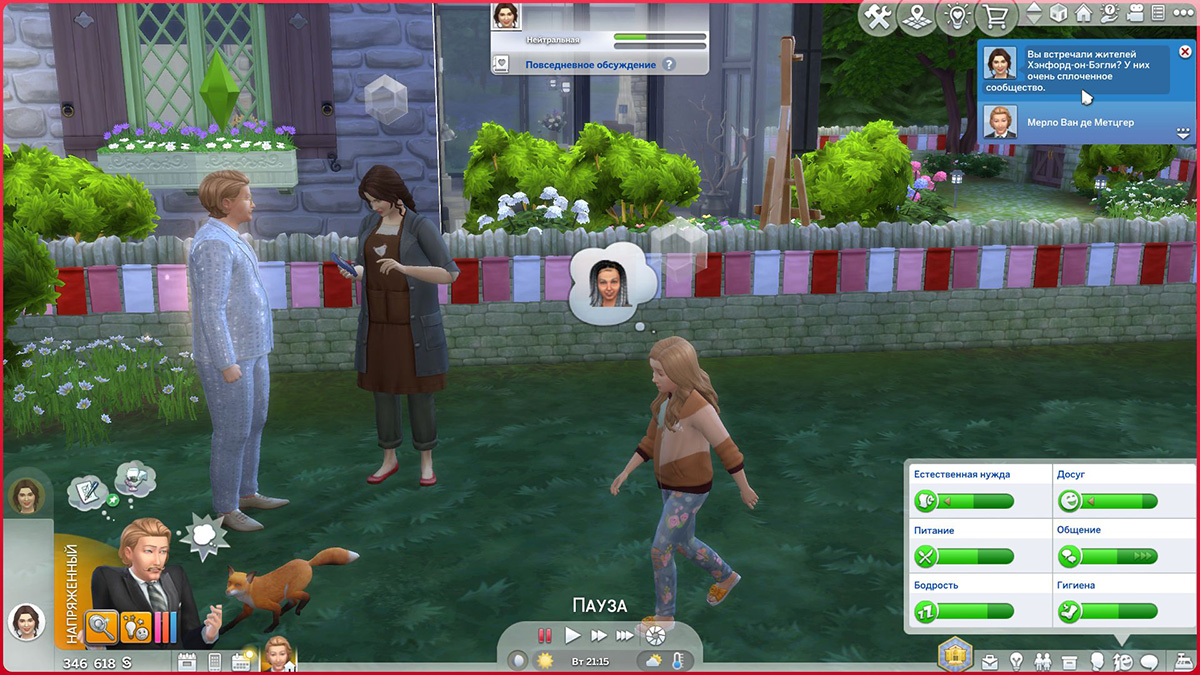1200x675 pixels.
Task: Open the Relationships panel with two figures
Action: (x=1043, y=661)
